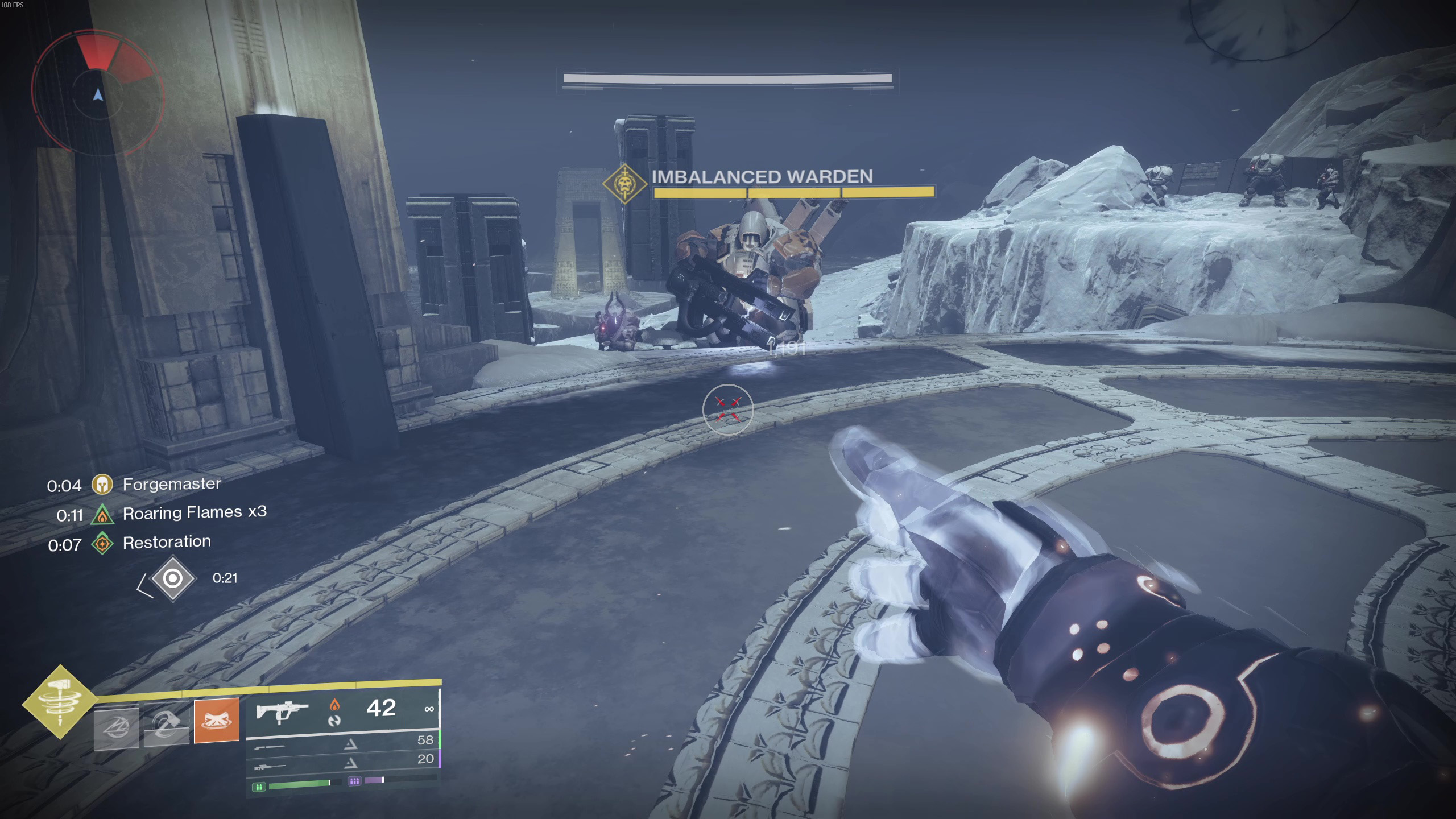Click the Forgemaster buff helmet icon
Image resolution: width=1456 pixels, height=819 pixels.
(102, 485)
